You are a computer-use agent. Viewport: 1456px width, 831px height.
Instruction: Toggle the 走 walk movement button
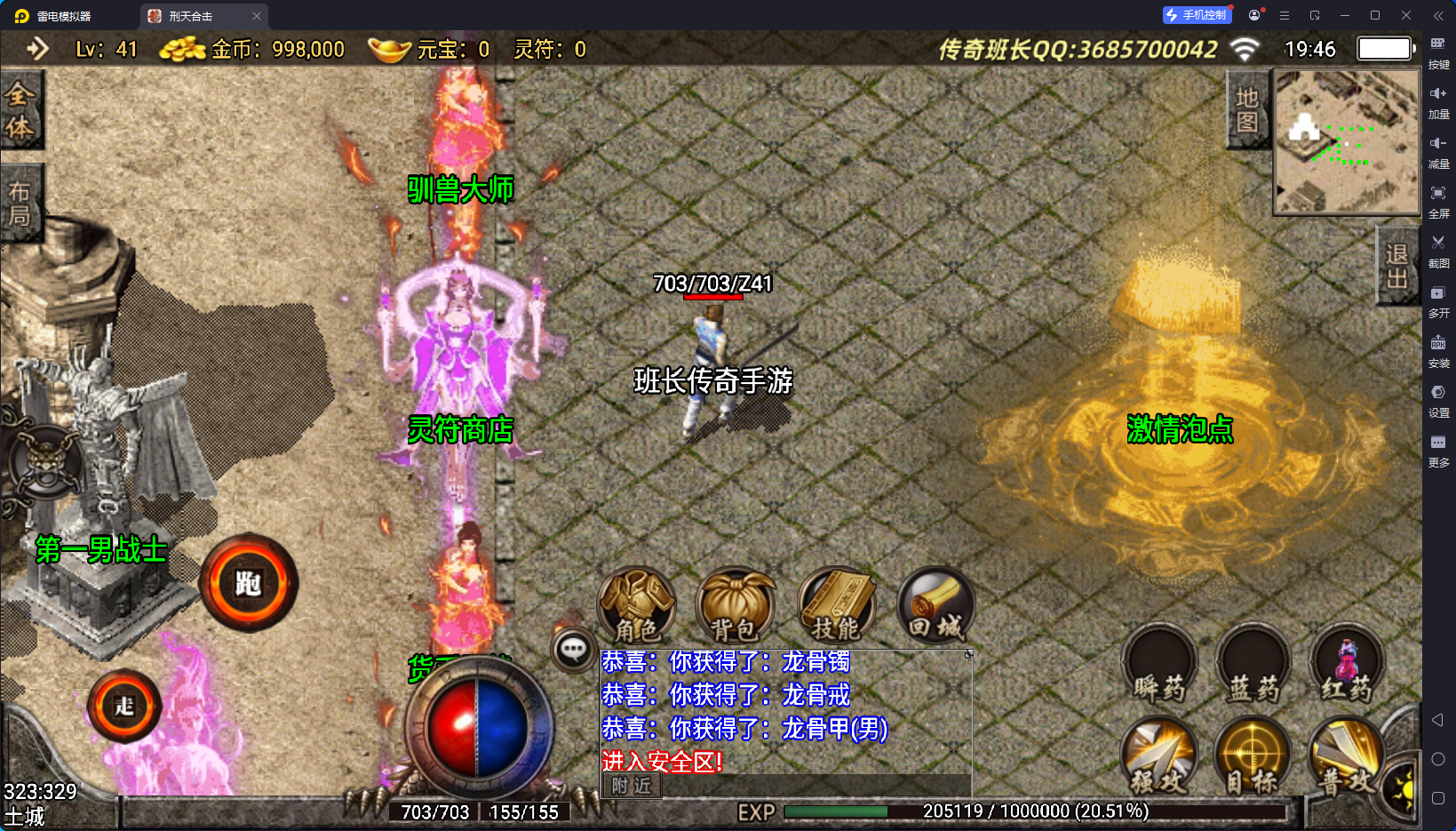tap(124, 706)
